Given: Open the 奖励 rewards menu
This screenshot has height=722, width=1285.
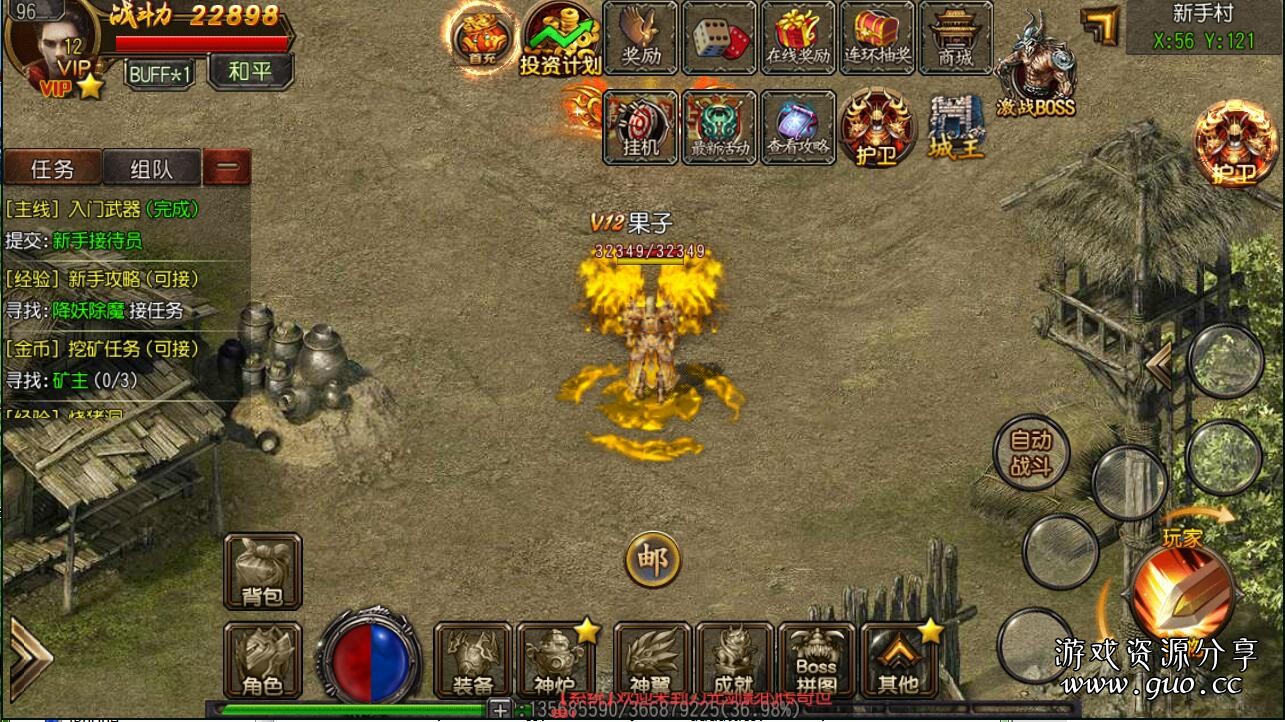Looking at the screenshot, I should tap(640, 38).
